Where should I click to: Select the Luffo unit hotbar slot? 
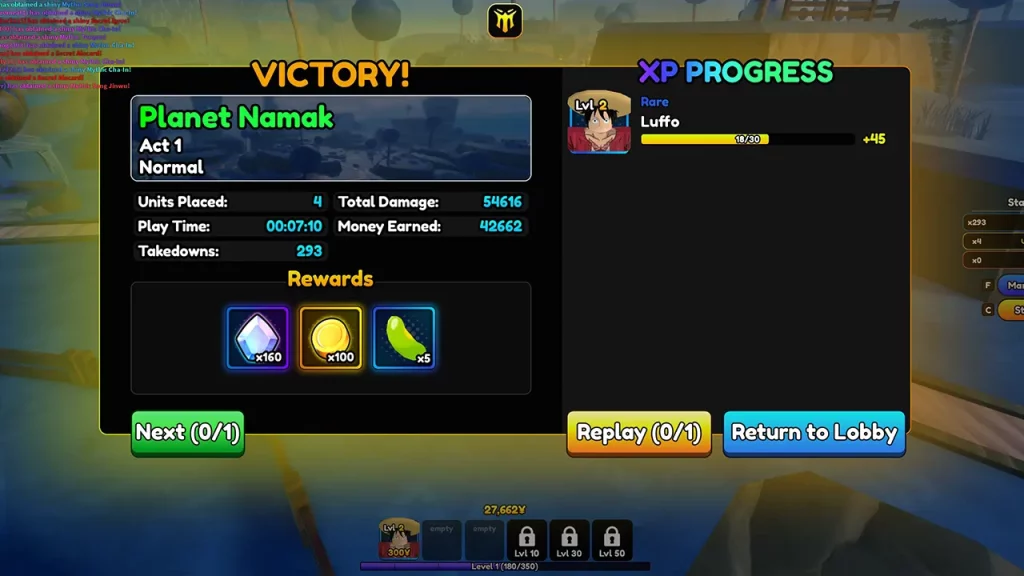[399, 539]
